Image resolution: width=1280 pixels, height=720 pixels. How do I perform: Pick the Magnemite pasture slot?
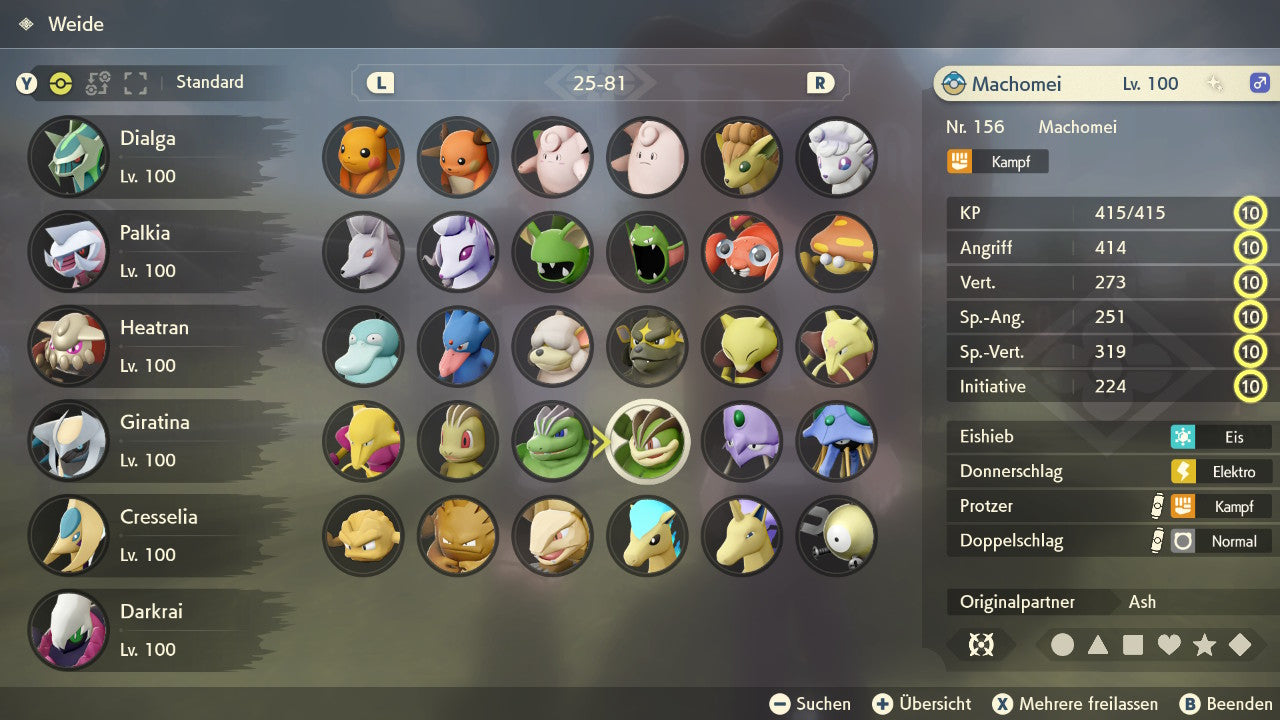tap(836, 536)
